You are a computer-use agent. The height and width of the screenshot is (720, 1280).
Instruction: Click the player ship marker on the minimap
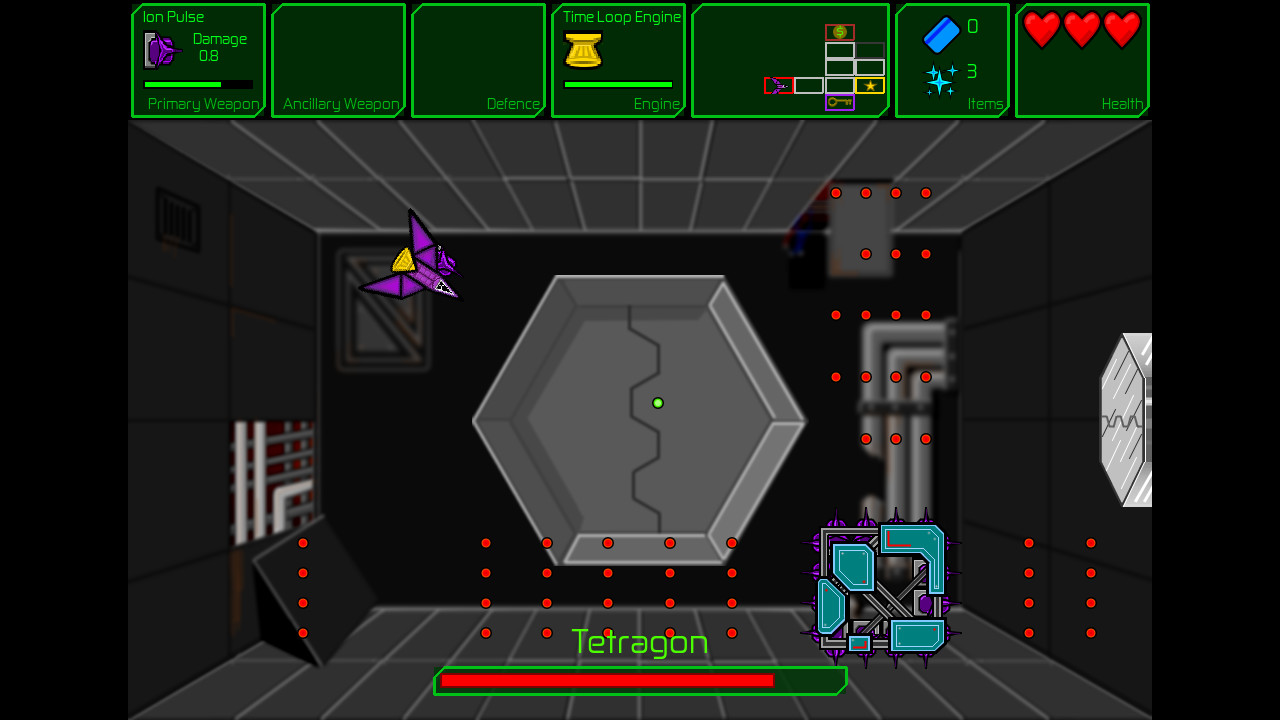776,86
